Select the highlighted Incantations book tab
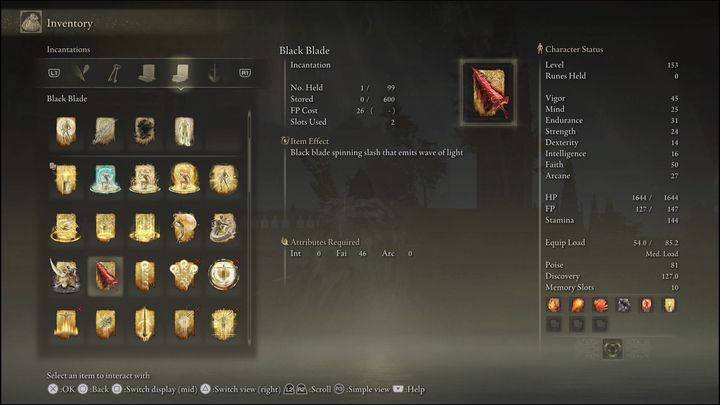 pyautogui.click(x=181, y=72)
